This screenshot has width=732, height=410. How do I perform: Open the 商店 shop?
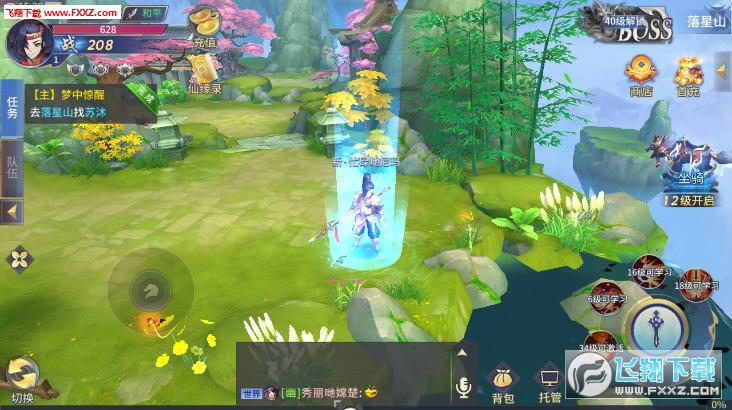click(x=640, y=75)
